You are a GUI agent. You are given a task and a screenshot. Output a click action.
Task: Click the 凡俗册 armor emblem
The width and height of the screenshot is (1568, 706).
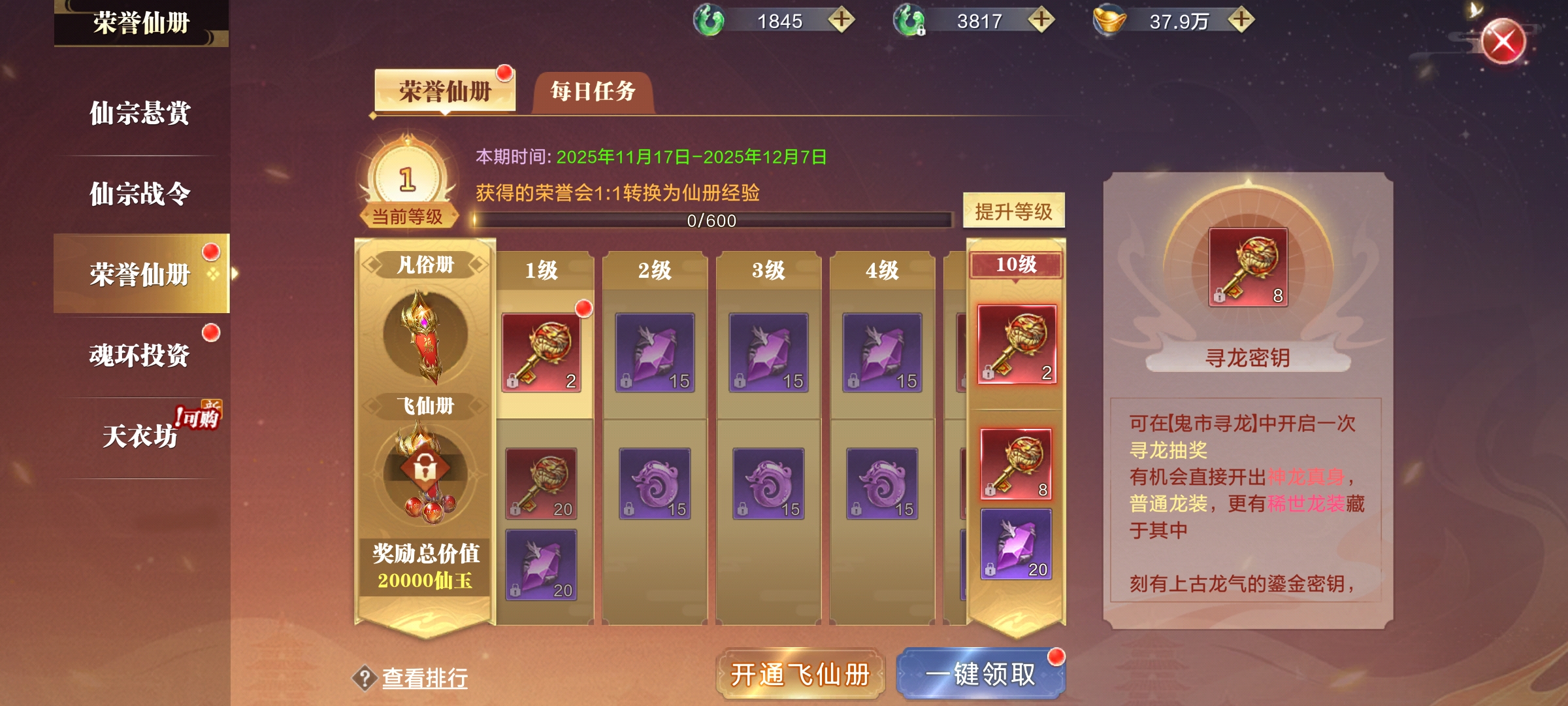pos(425,335)
